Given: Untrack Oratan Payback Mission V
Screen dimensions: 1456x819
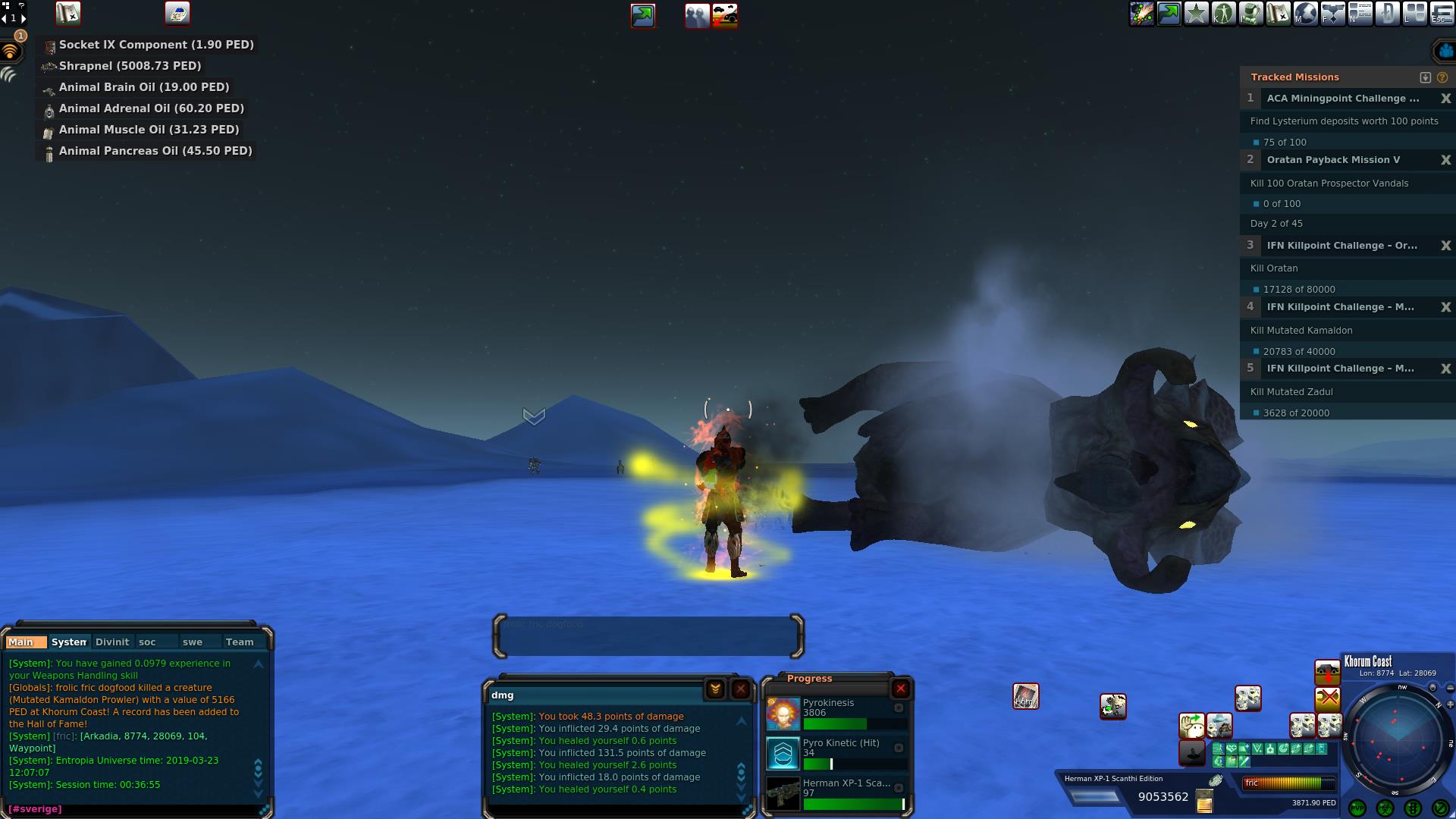Looking at the screenshot, I should [x=1445, y=160].
